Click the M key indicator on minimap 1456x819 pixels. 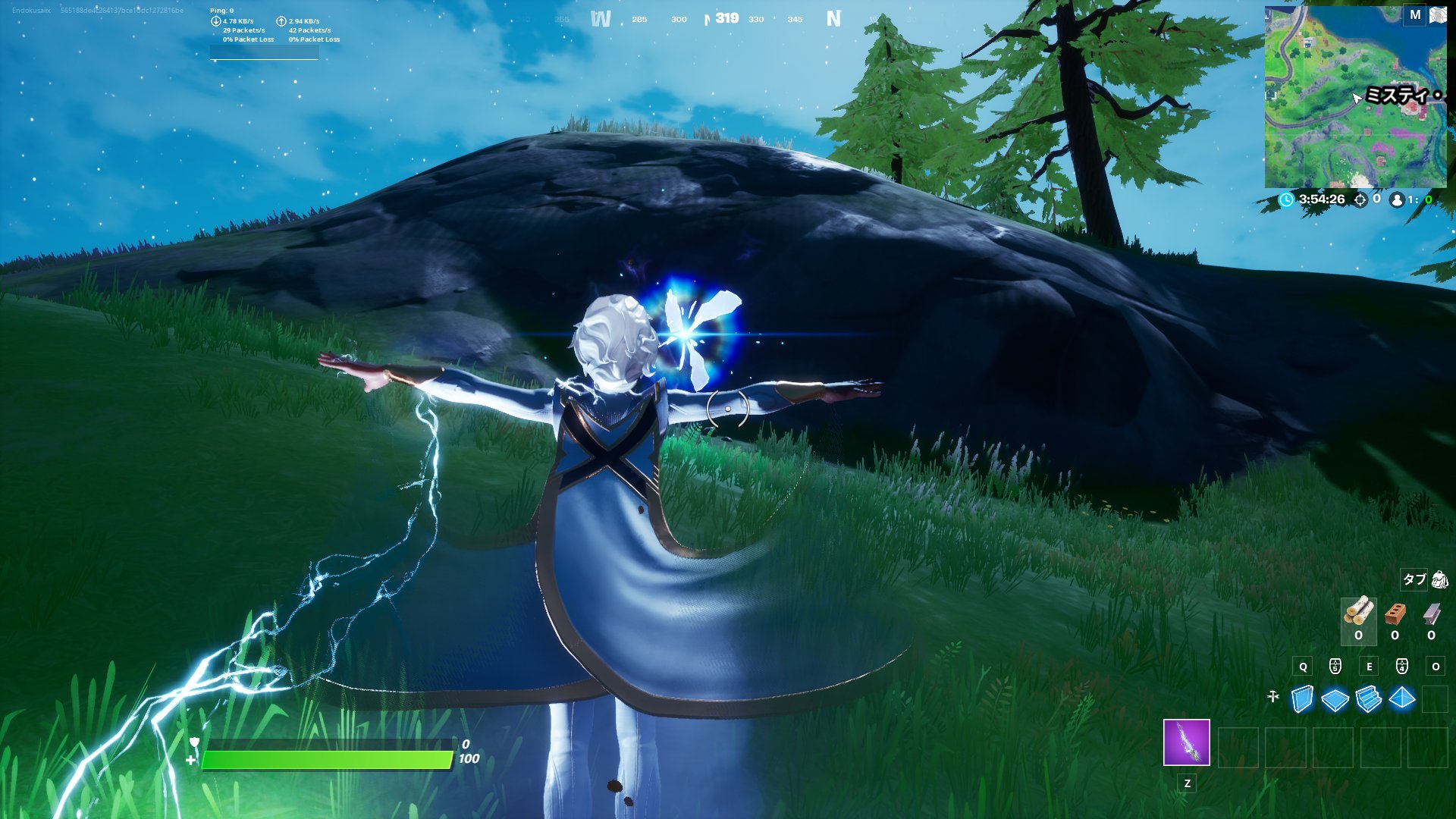[1415, 14]
